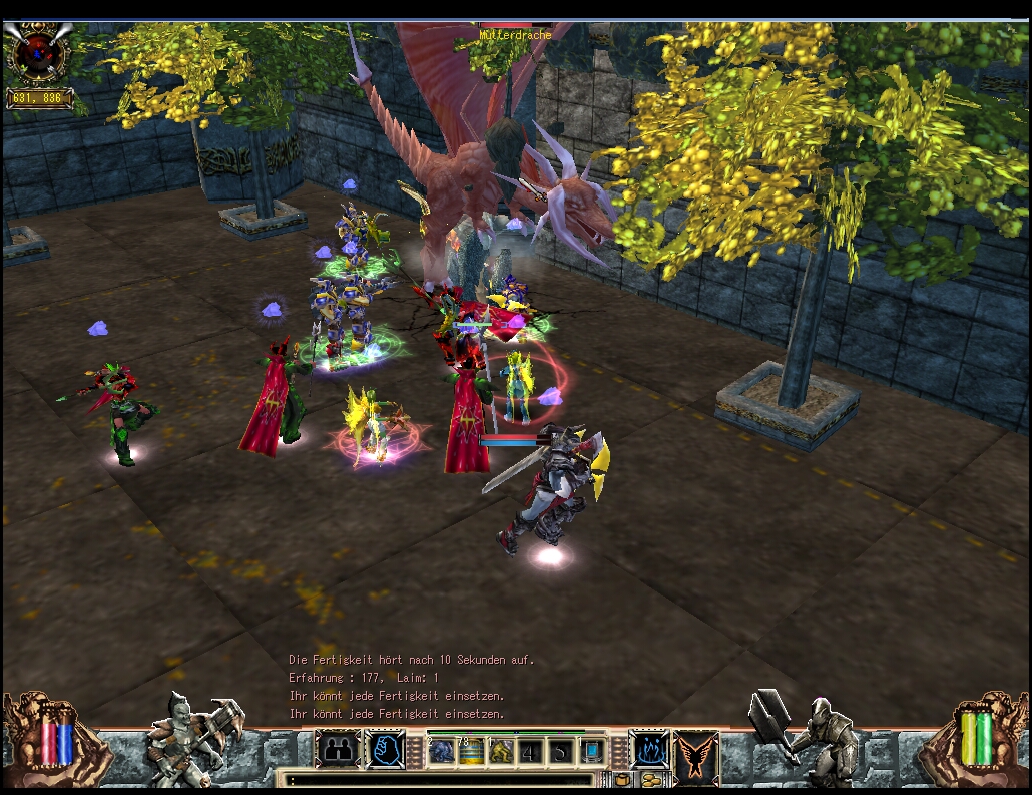Open the inventory box icon
This screenshot has height=795, width=1032.
tap(623, 780)
